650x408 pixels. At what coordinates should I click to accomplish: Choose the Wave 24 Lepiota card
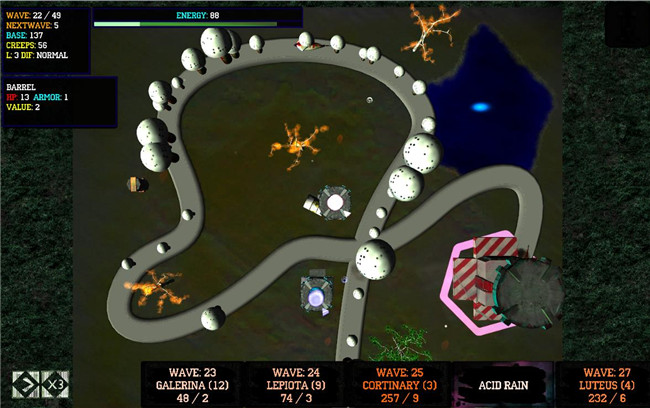point(294,384)
